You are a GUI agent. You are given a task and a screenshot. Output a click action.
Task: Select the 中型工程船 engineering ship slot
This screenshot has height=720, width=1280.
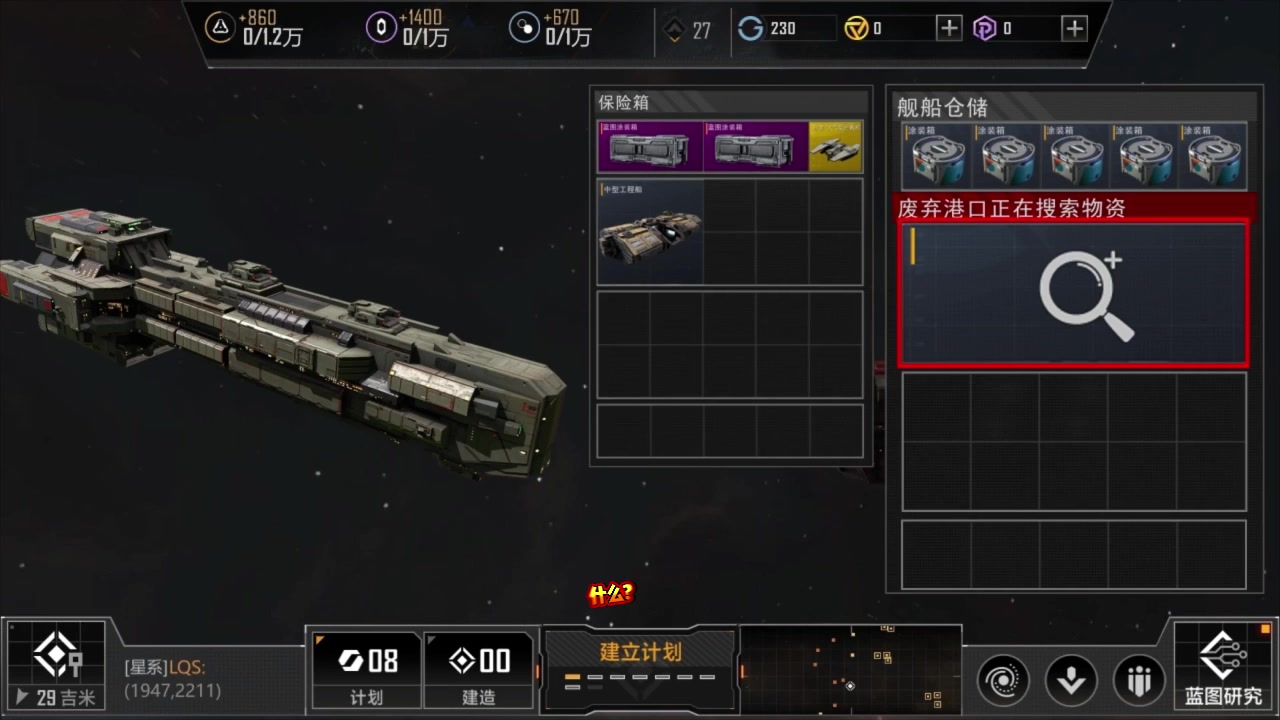point(650,233)
